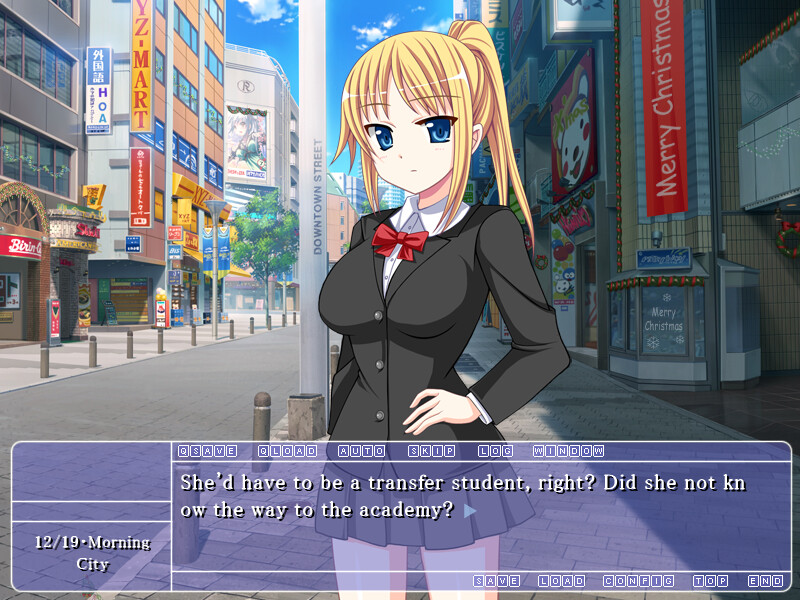800x600 pixels.
Task: Open the SAVE menu
Action: pyautogui.click(x=496, y=581)
